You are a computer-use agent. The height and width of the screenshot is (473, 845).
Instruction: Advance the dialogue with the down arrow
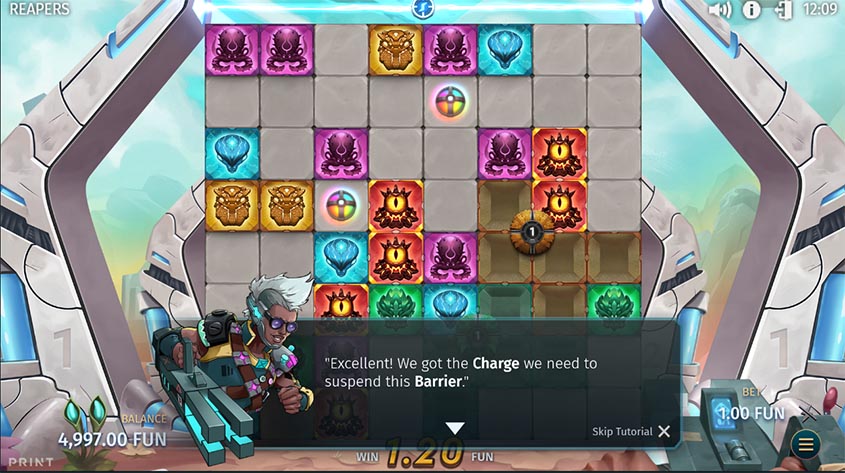[455, 428]
